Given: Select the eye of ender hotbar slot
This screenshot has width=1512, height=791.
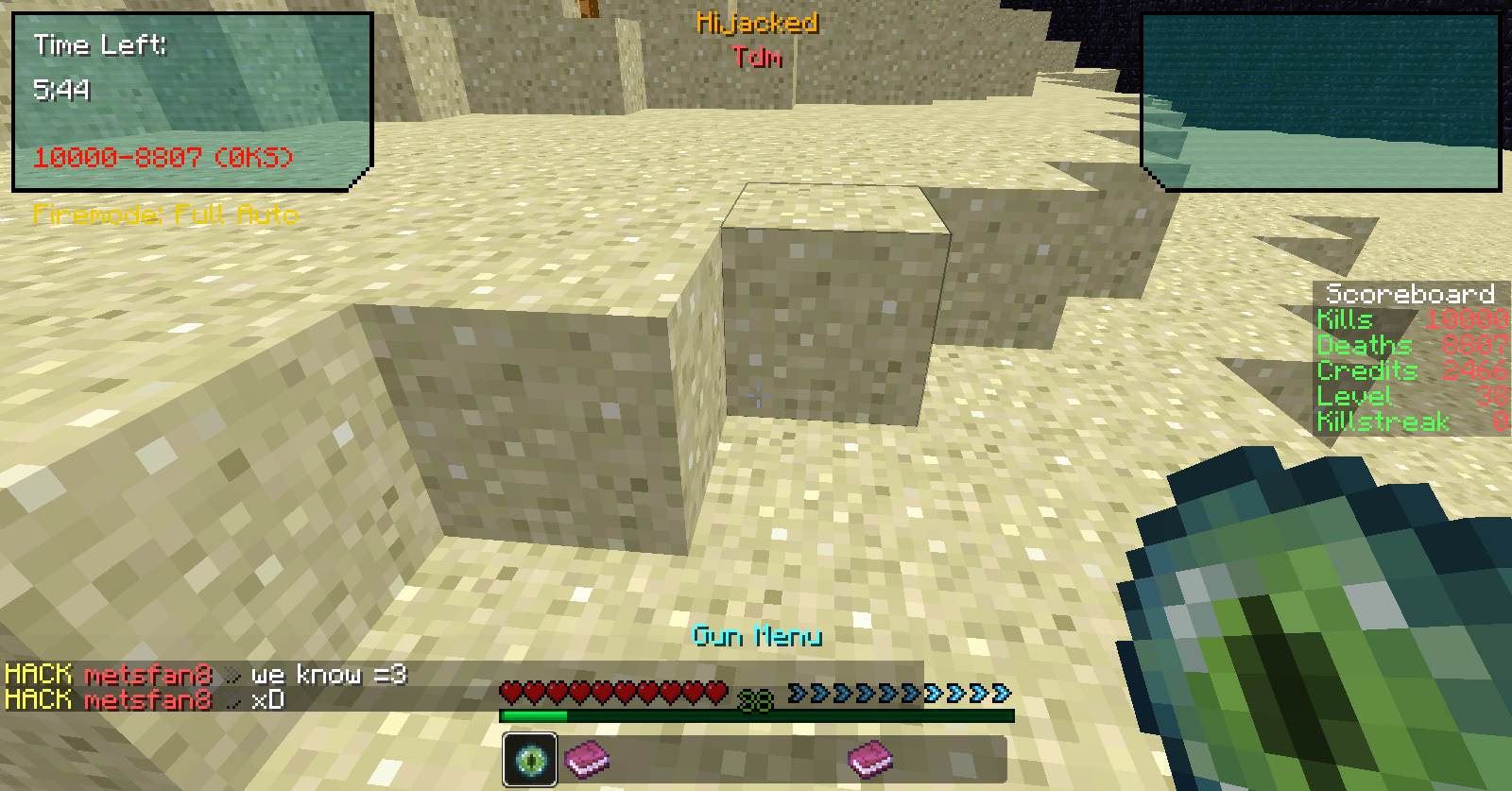Looking at the screenshot, I should (530, 760).
